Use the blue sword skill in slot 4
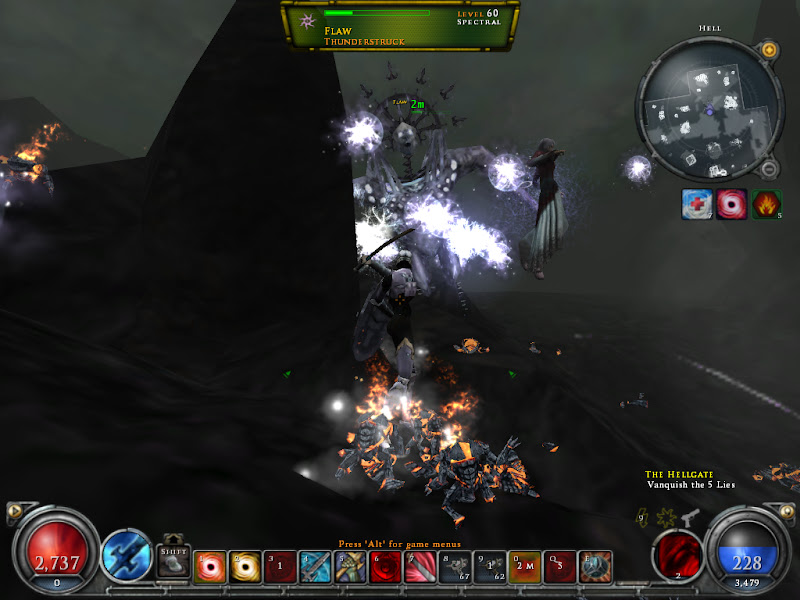Screen dimensions: 800x600 pos(315,567)
